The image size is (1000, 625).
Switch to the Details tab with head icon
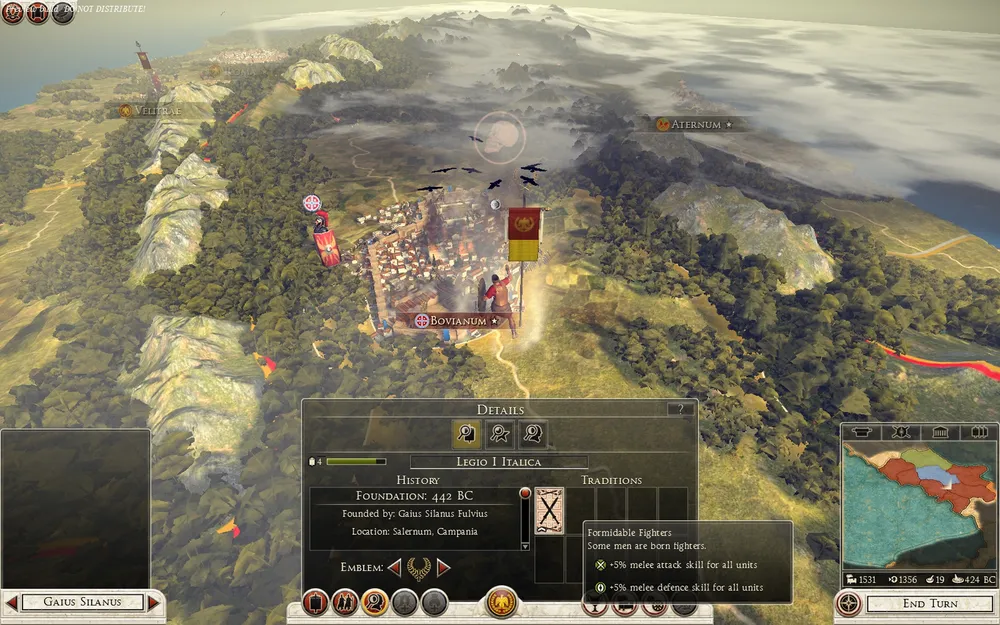click(x=533, y=433)
